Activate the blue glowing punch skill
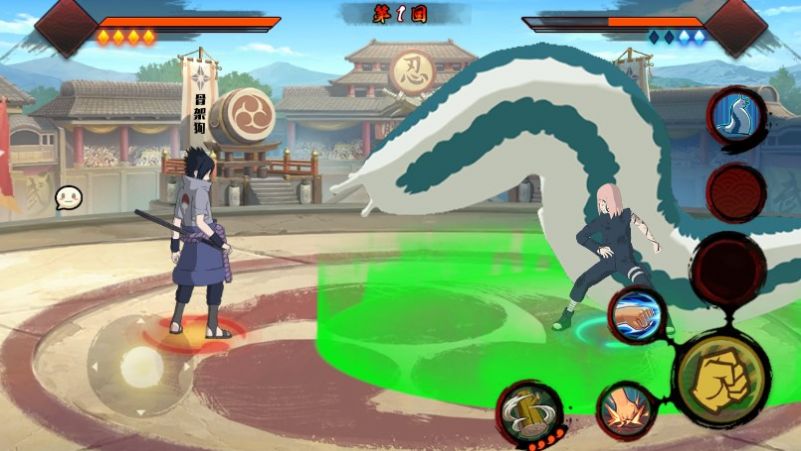801x451 pixels. pos(636,315)
